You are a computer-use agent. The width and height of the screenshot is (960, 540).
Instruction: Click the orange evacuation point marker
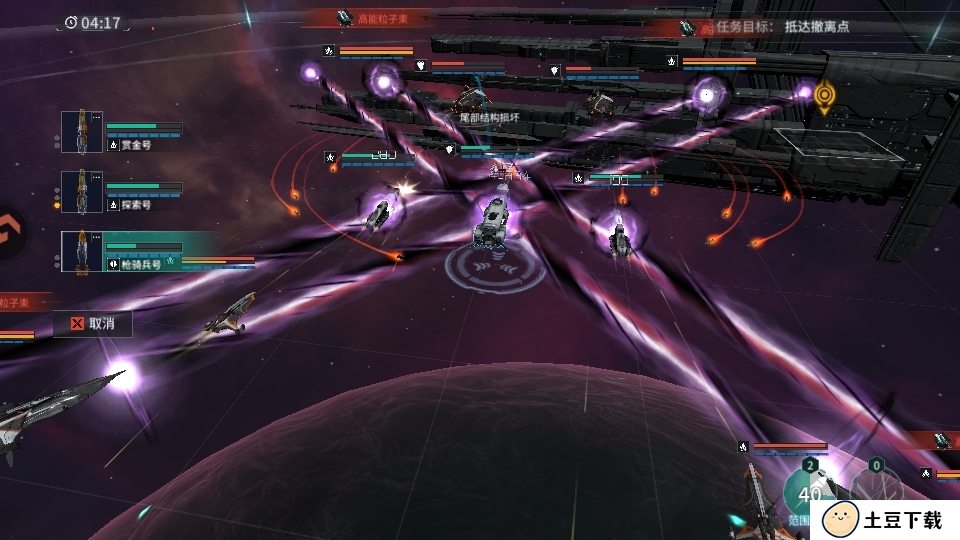824,96
